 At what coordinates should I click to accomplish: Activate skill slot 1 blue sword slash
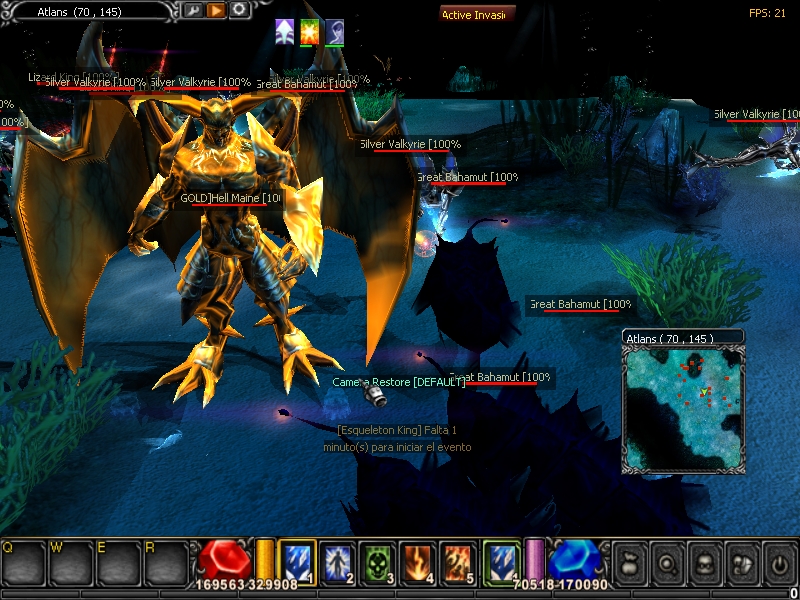297,560
